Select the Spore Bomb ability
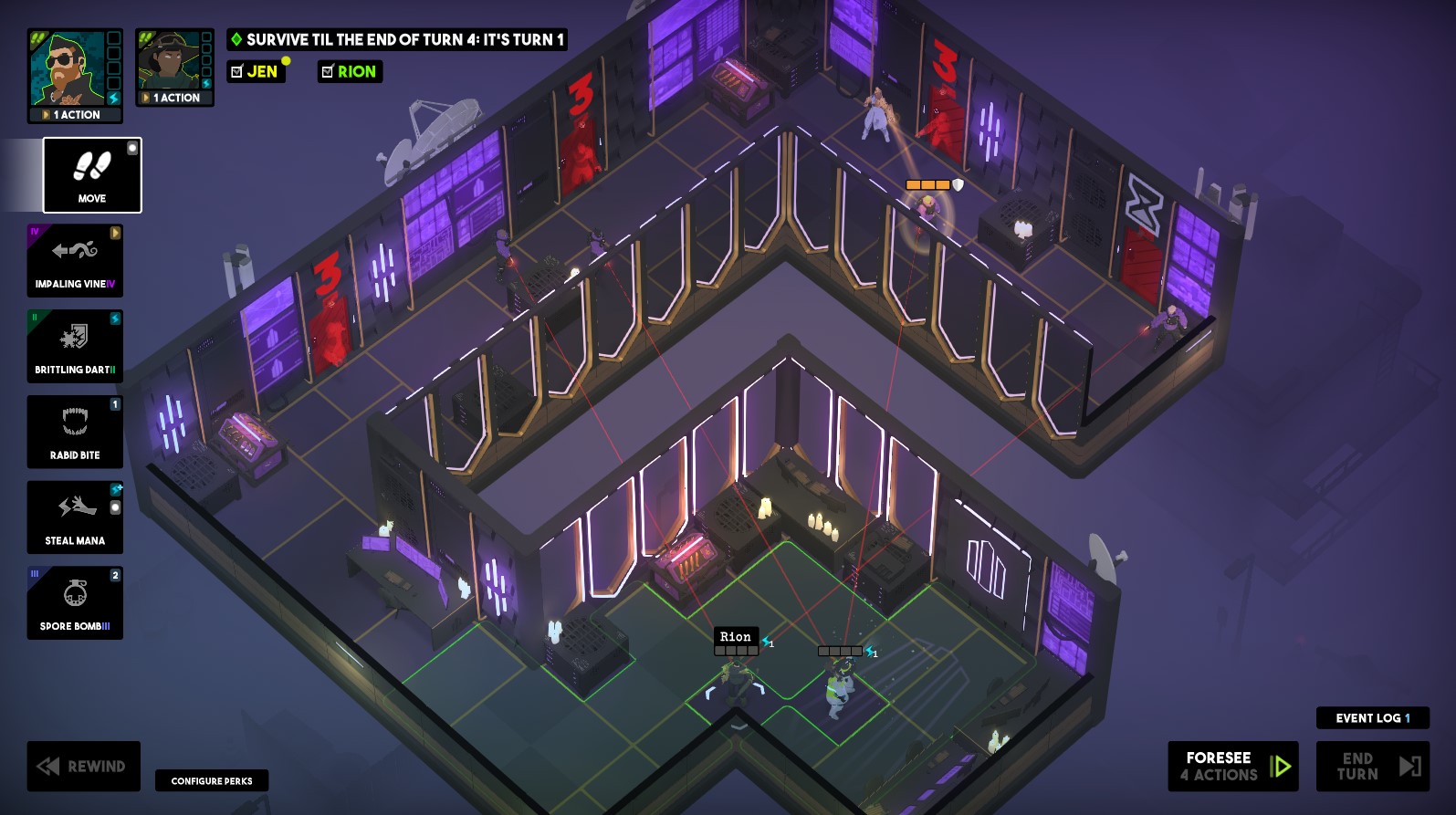 (74, 602)
